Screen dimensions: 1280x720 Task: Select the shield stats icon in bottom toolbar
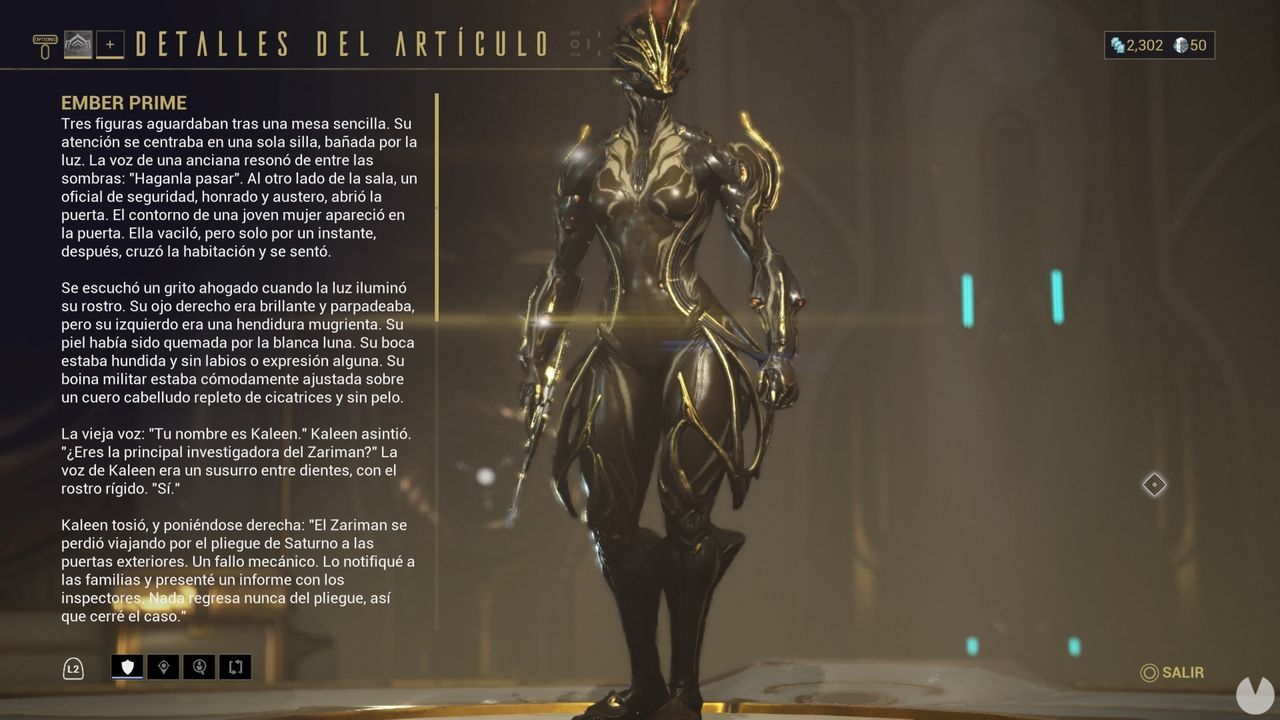coord(127,666)
